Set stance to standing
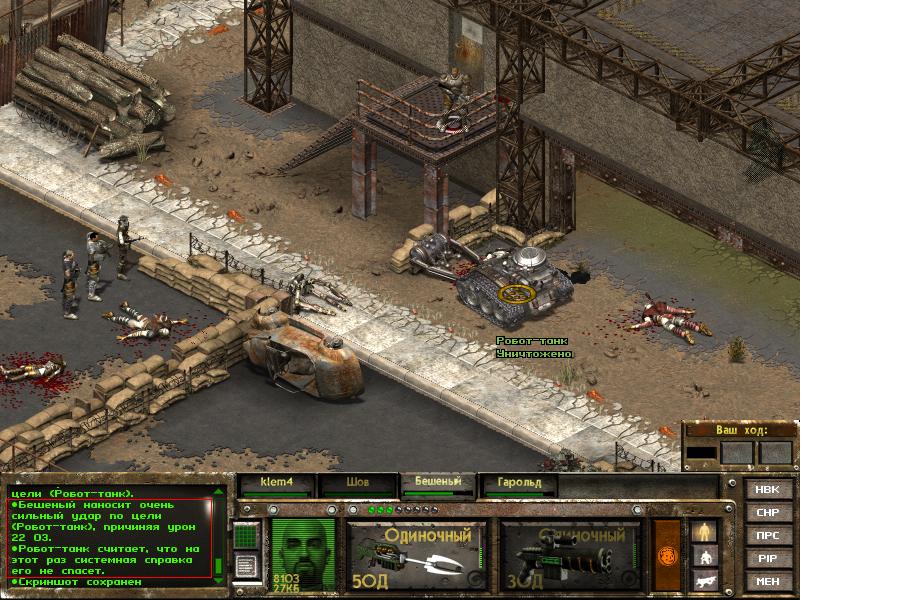This screenshot has width=903, height=600. [705, 531]
